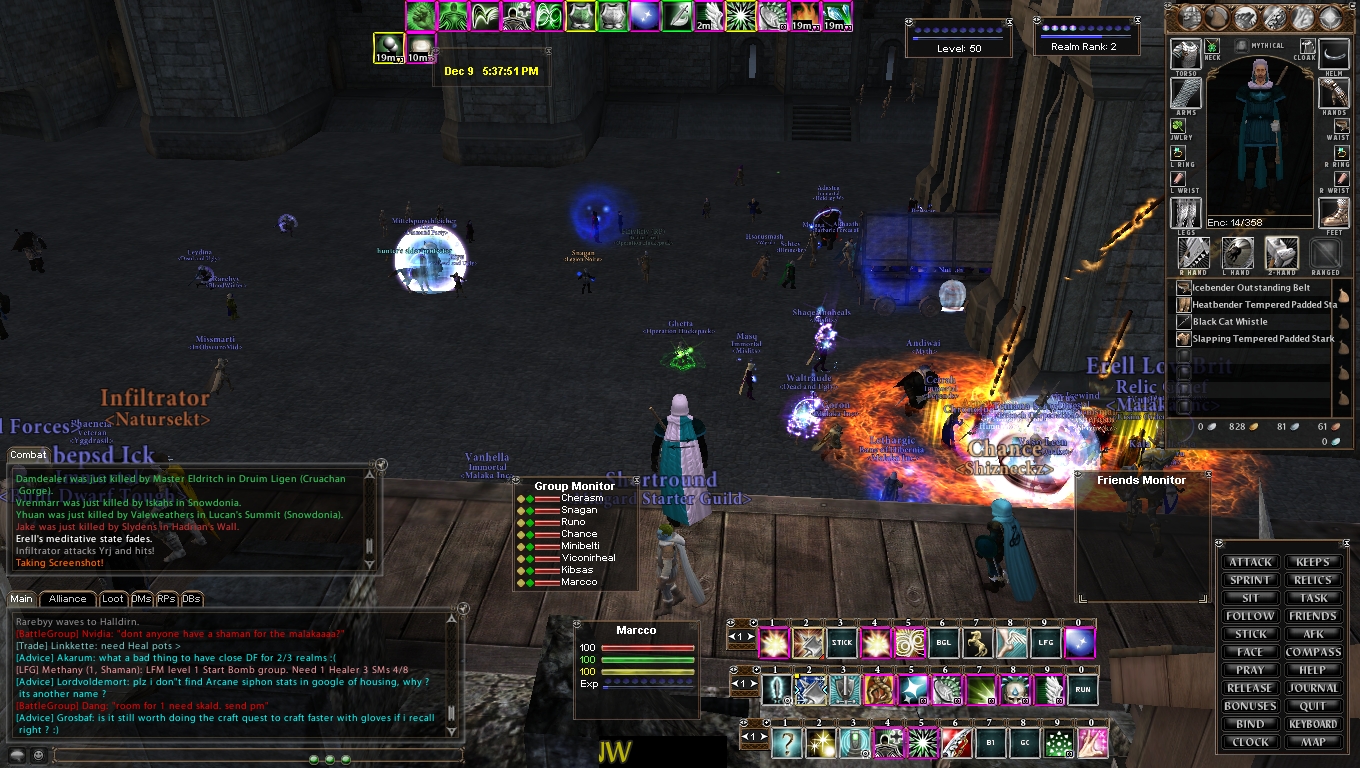Image resolution: width=1360 pixels, height=768 pixels.
Task: Open the RELICS status window
Action: tap(1312, 580)
